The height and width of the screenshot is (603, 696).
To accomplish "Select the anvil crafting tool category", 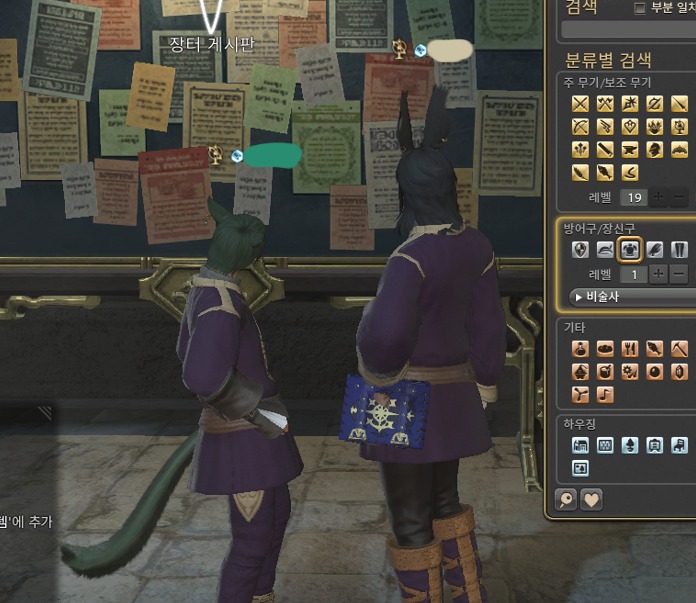I will tap(630, 150).
